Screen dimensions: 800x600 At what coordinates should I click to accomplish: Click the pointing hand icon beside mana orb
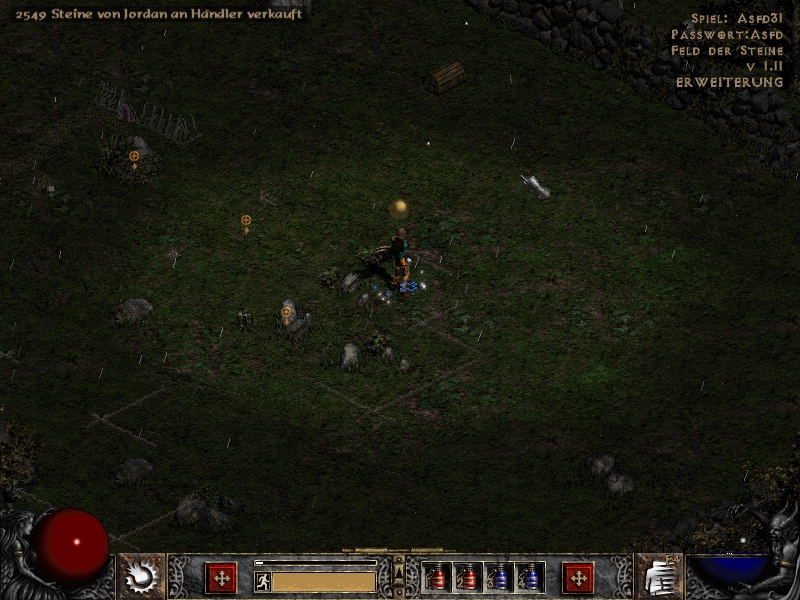(x=658, y=576)
